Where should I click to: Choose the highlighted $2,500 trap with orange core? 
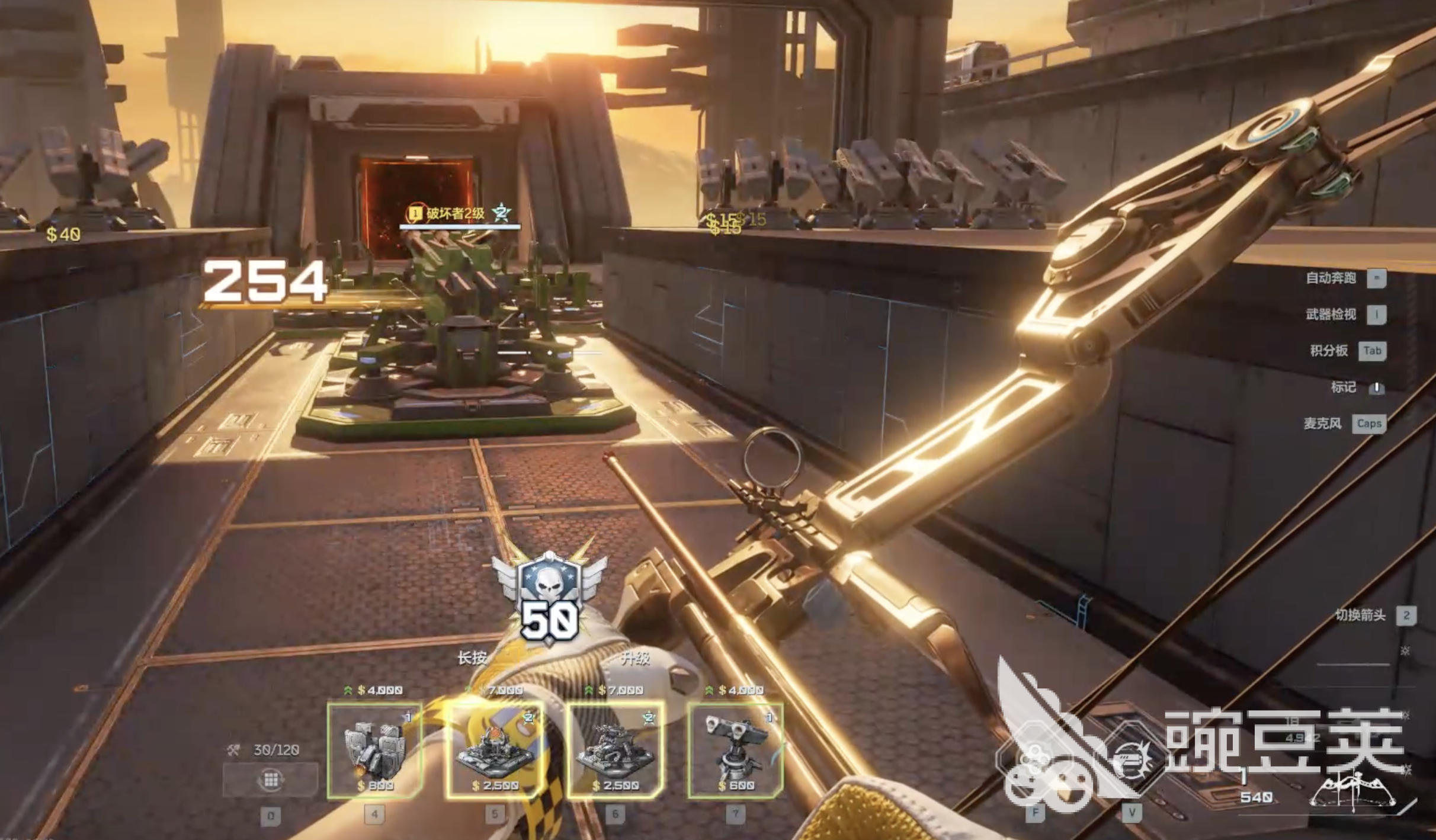[495, 751]
